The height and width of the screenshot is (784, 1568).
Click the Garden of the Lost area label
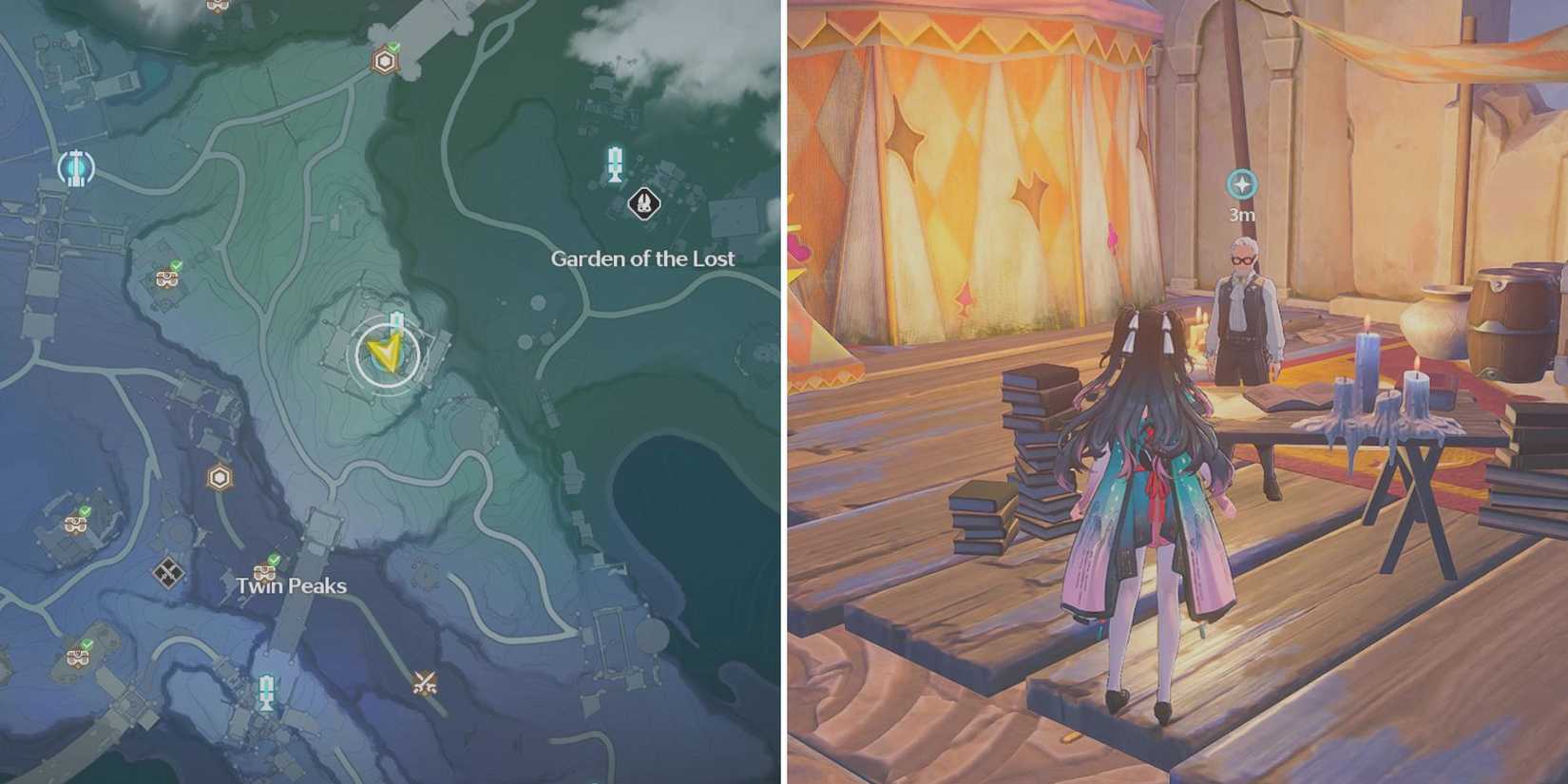[x=642, y=258]
